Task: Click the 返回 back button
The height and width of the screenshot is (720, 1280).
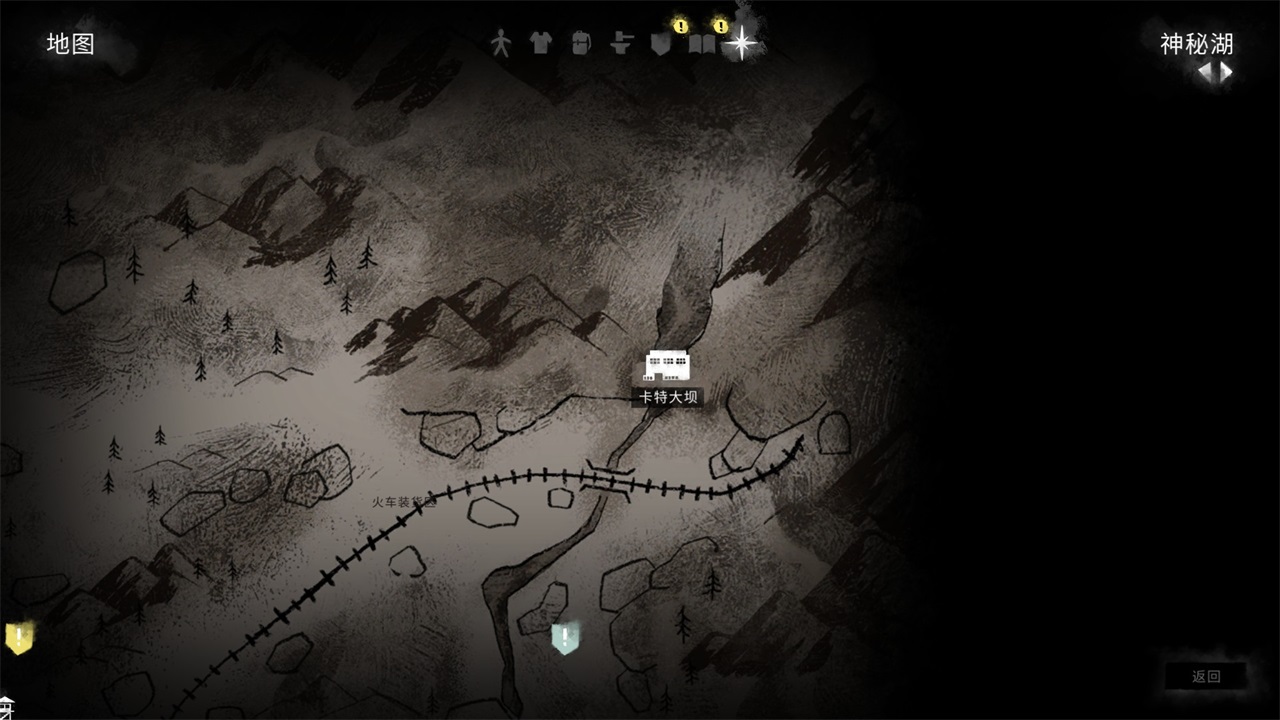Action: pos(1206,677)
